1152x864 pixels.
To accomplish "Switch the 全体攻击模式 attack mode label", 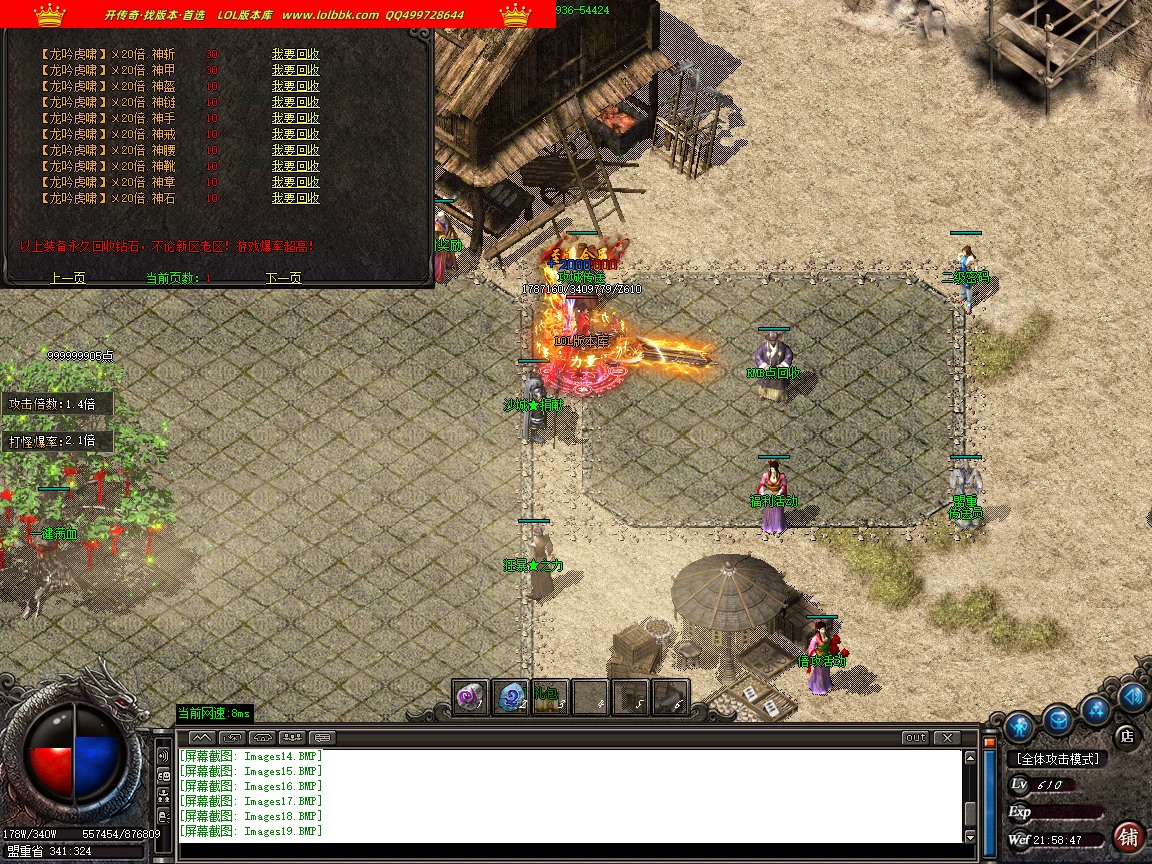I will pos(1058,759).
